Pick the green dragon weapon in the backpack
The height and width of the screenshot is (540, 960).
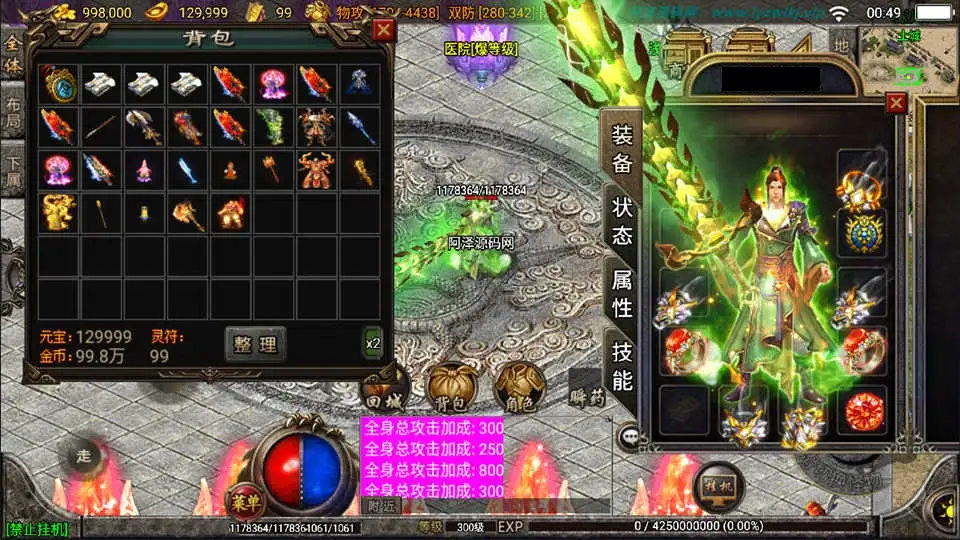[x=272, y=127]
